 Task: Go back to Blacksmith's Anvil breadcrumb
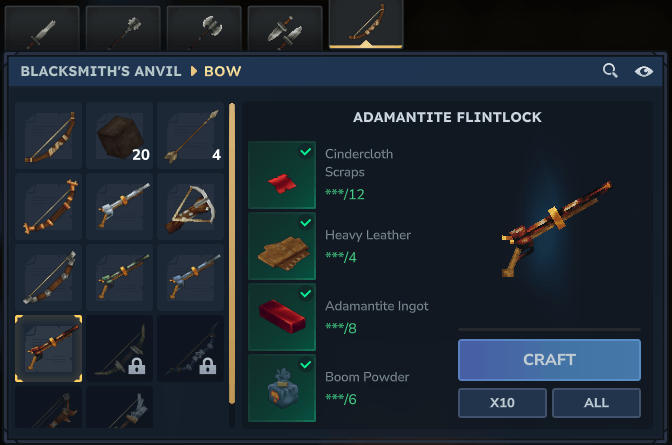[101, 71]
